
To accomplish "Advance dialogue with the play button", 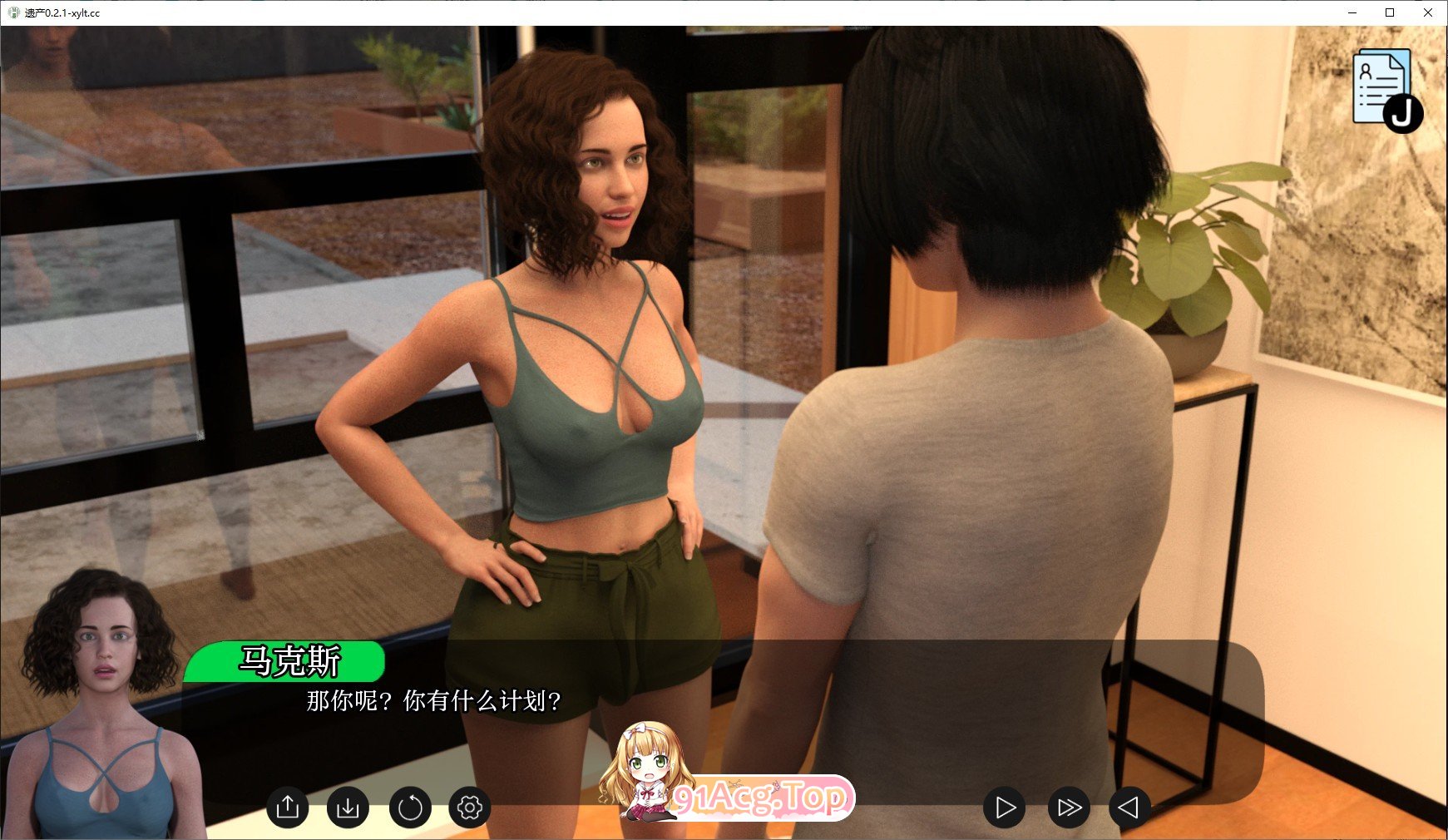I will (x=1005, y=807).
